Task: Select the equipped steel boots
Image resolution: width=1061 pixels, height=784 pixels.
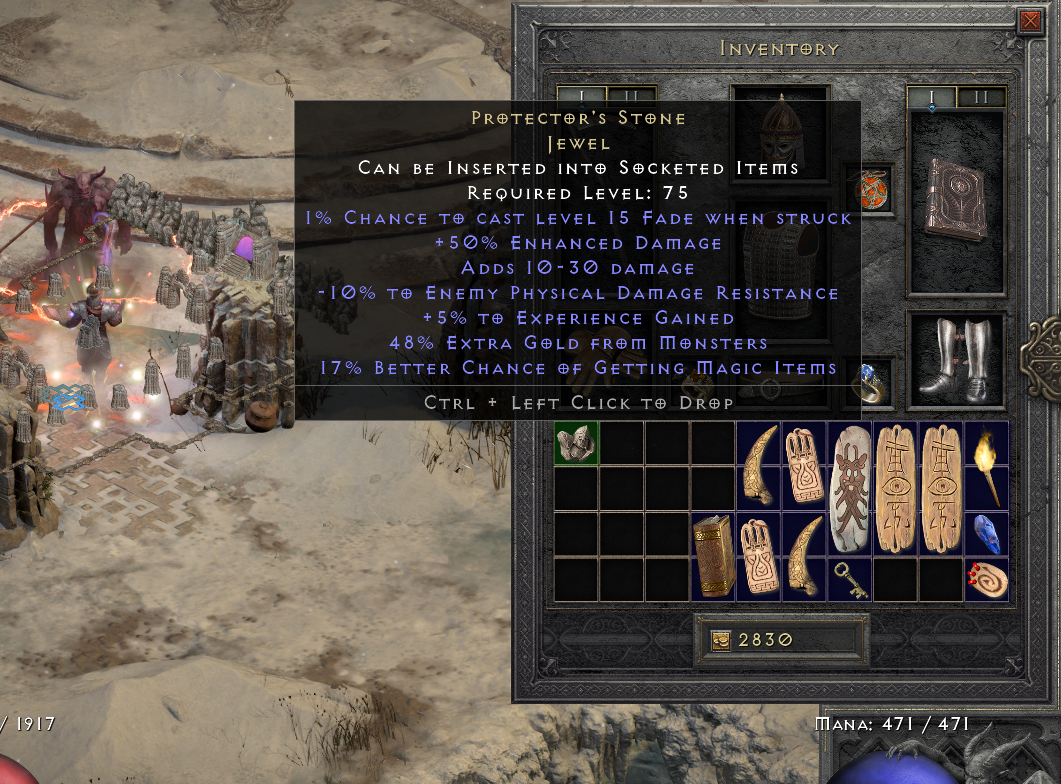Action: (x=954, y=359)
